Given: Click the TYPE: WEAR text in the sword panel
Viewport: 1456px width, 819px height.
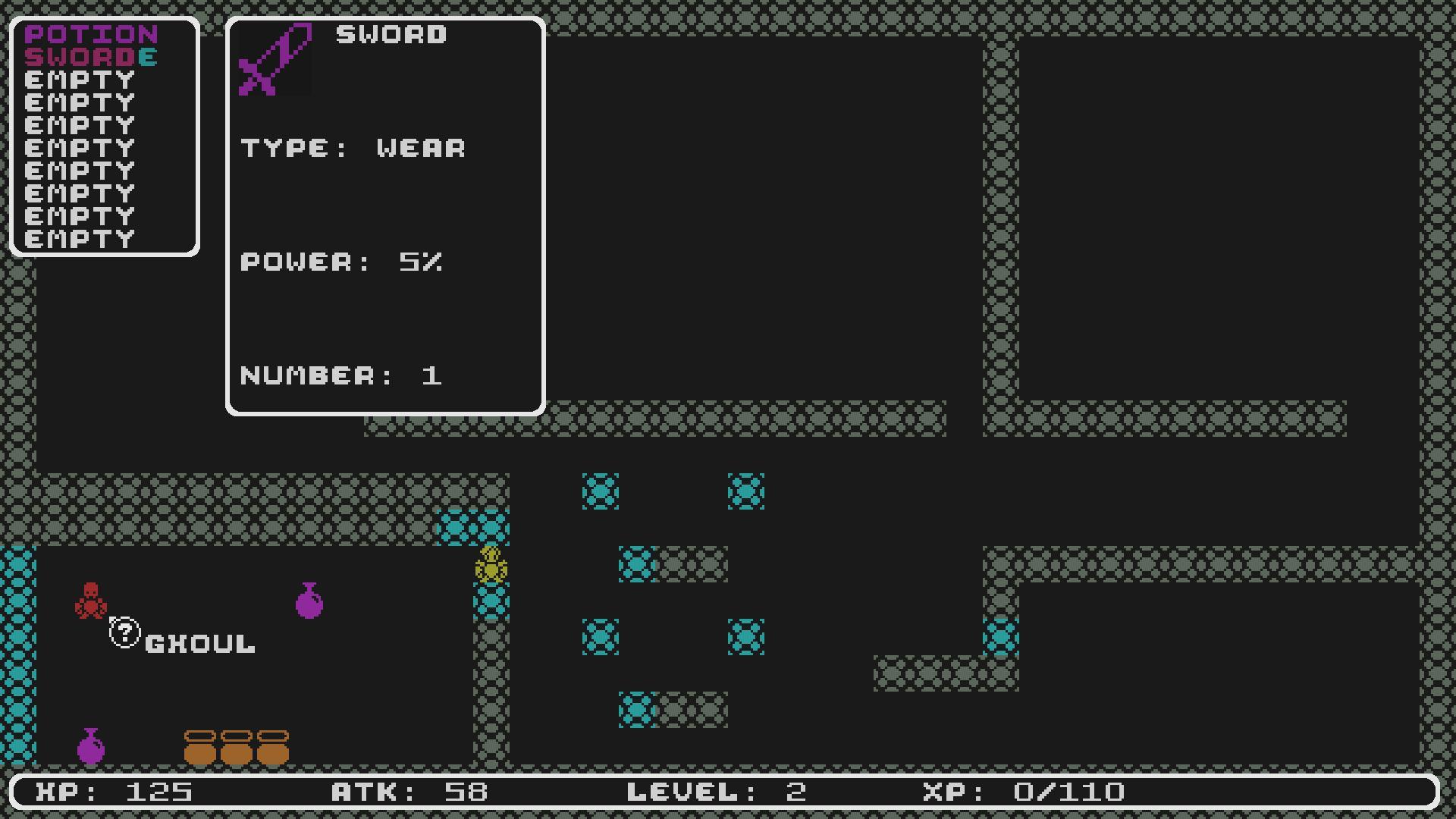Looking at the screenshot, I should (x=353, y=148).
